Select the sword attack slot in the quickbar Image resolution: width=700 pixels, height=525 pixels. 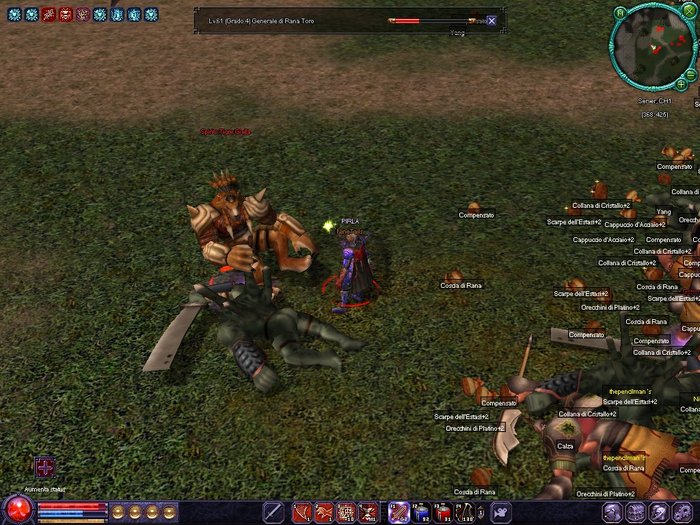point(273,512)
